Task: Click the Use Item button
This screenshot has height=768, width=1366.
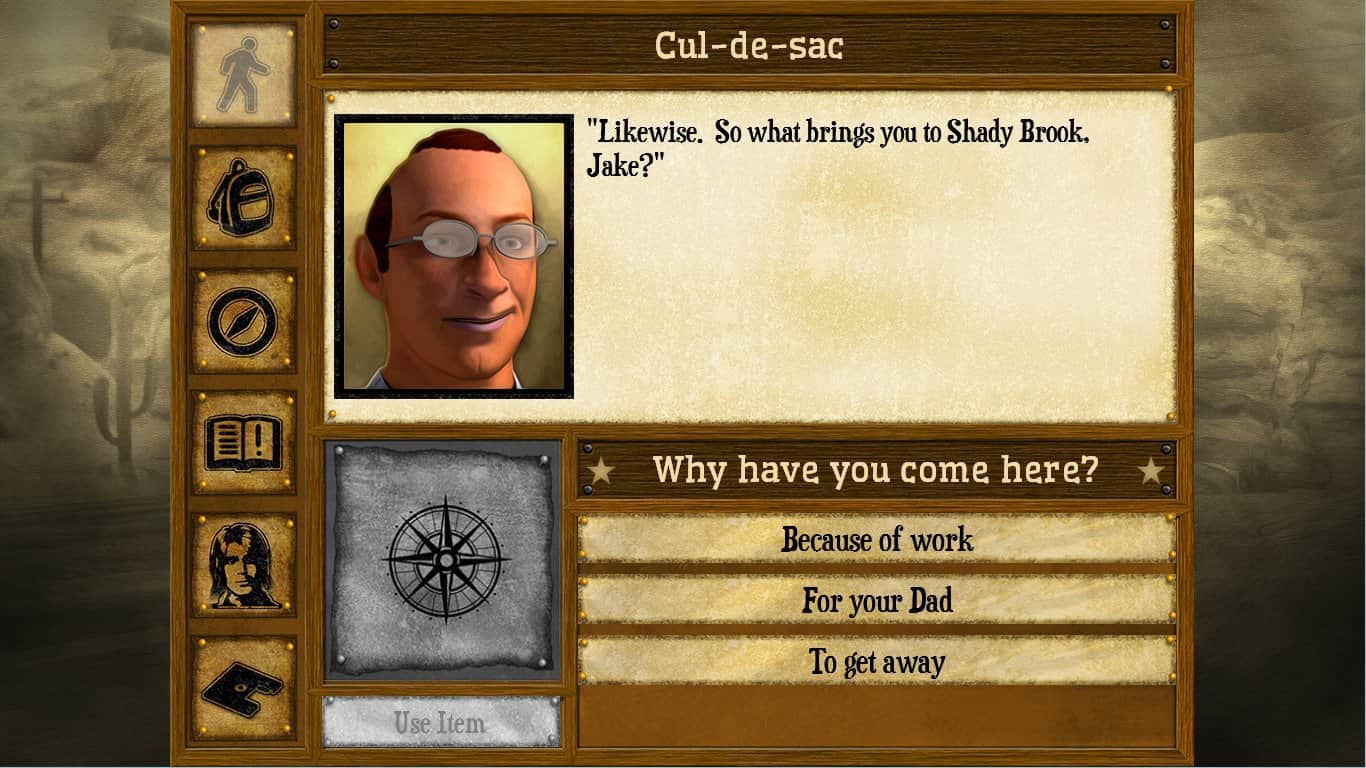Action: 440,722
